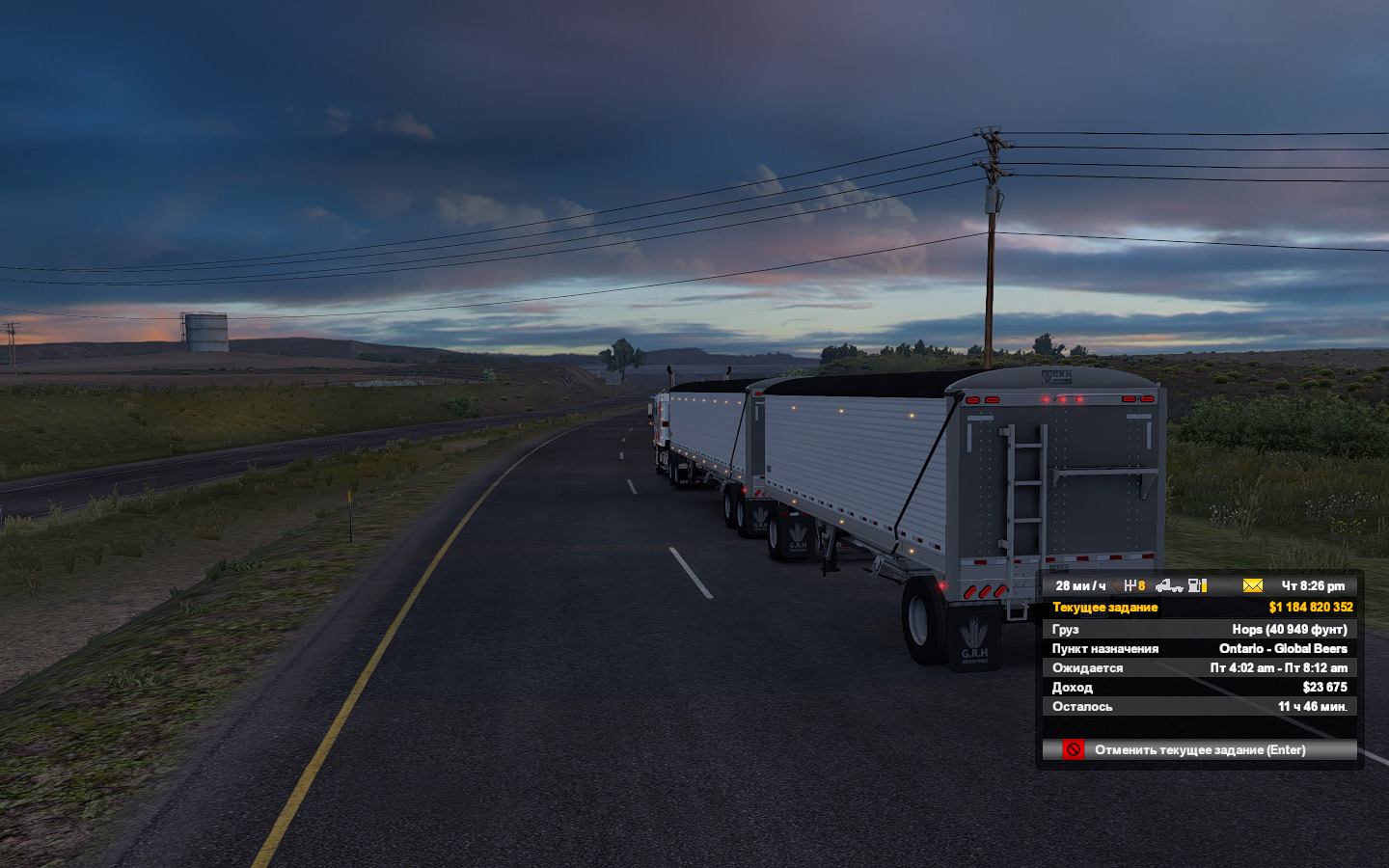Click the truck damage status icon

click(1168, 585)
